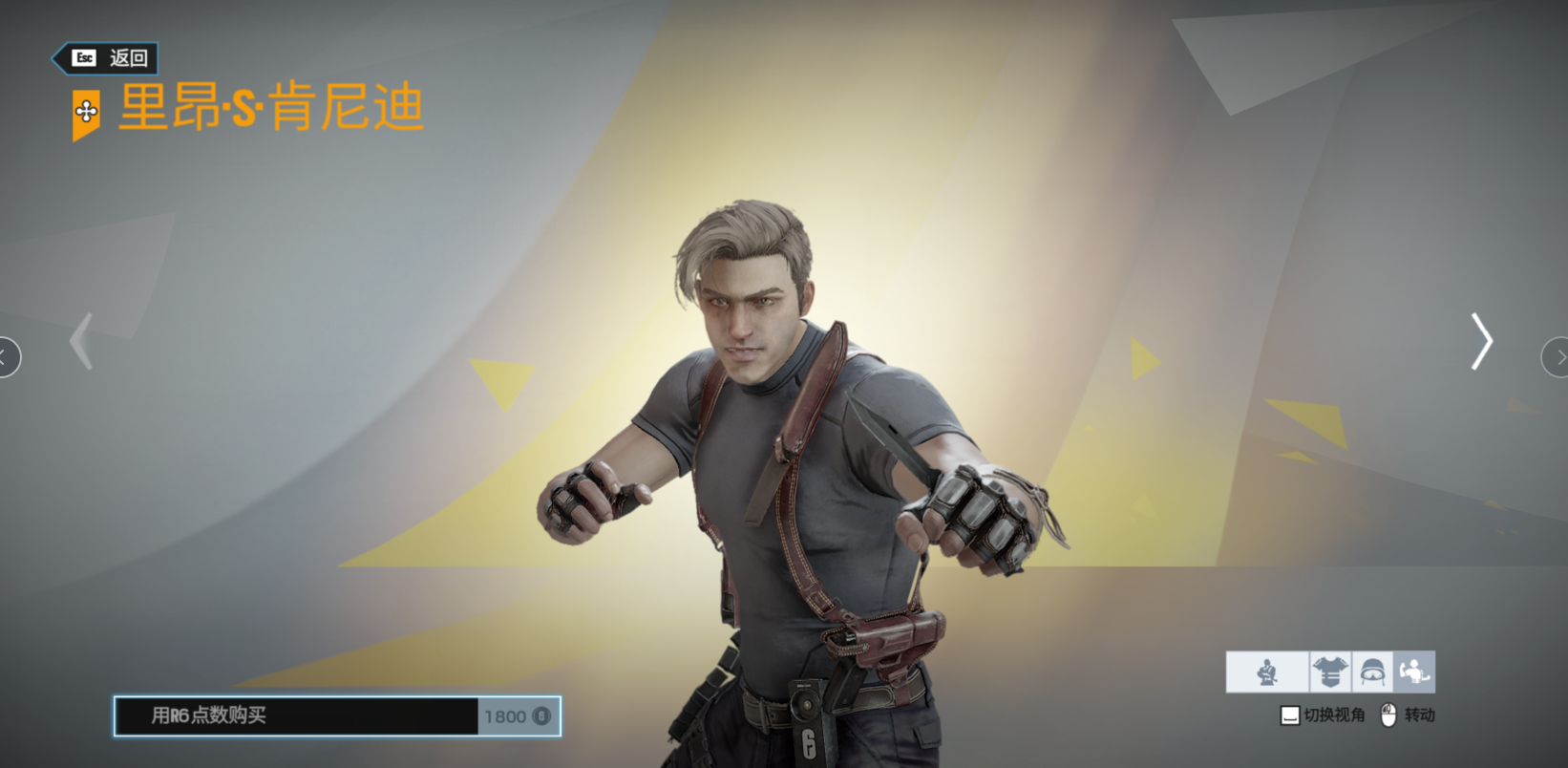This screenshot has height=768, width=1568.
Task: Click the 返回 back button
Action: 106,58
